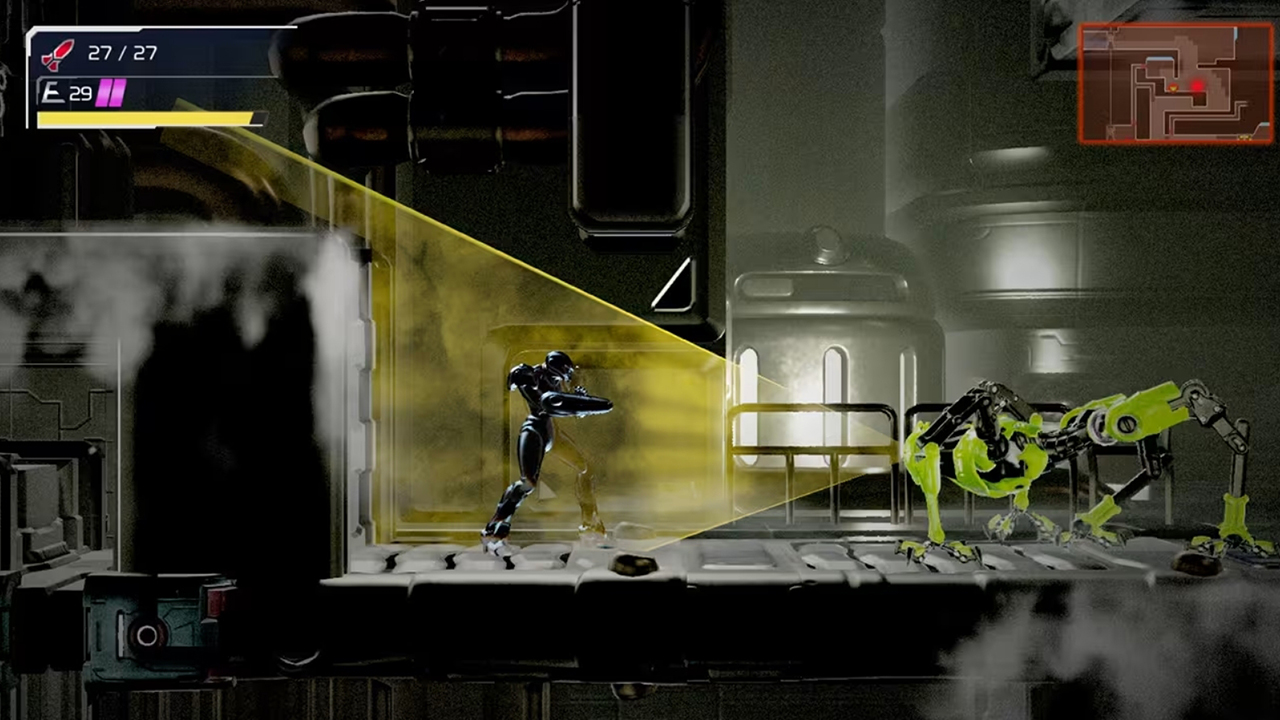Click the yellow item pickup icon at minimap bottom
This screenshot has width=1280, height=720.
(1244, 137)
